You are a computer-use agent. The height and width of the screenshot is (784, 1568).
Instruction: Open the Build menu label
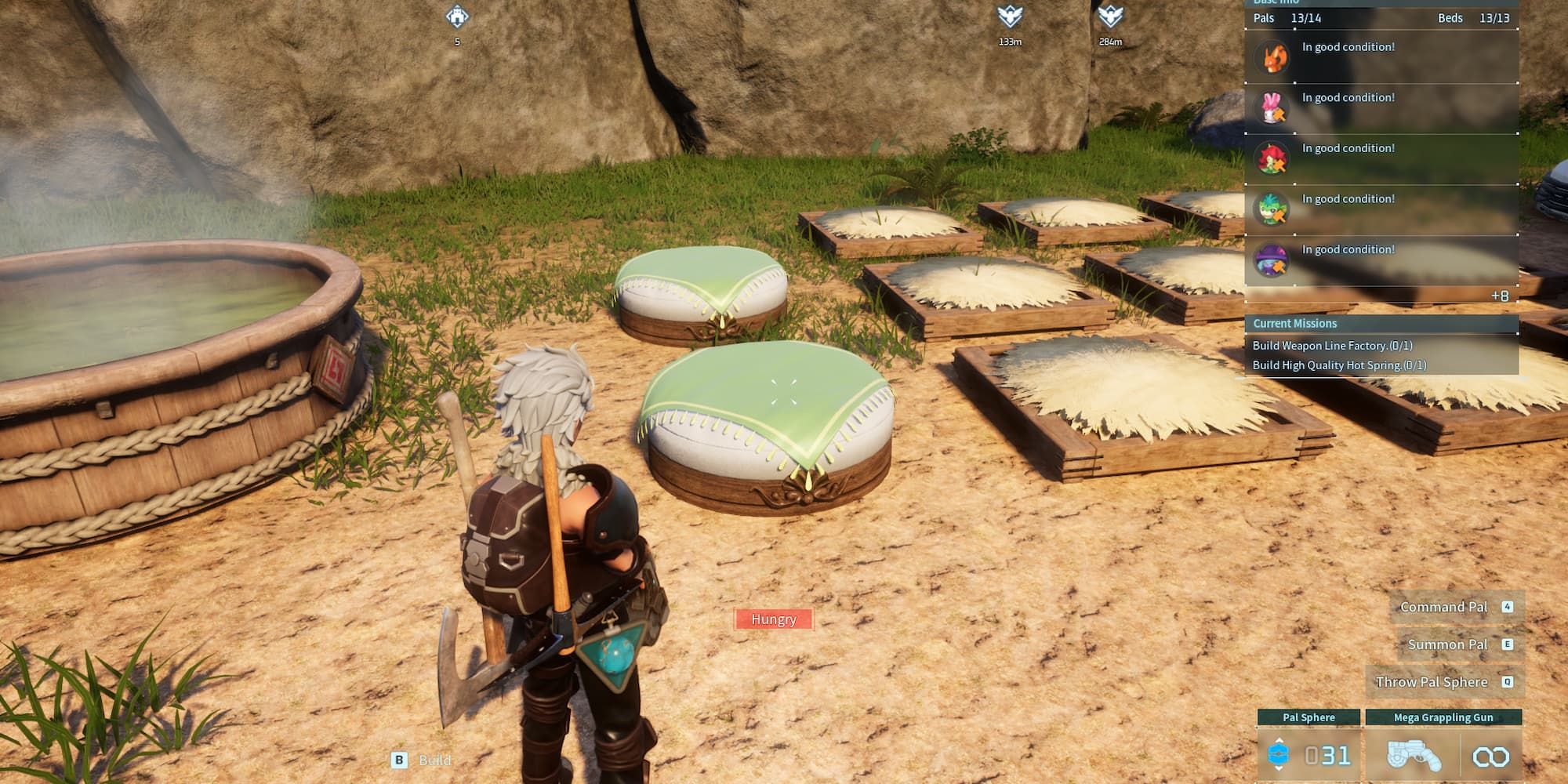434,760
